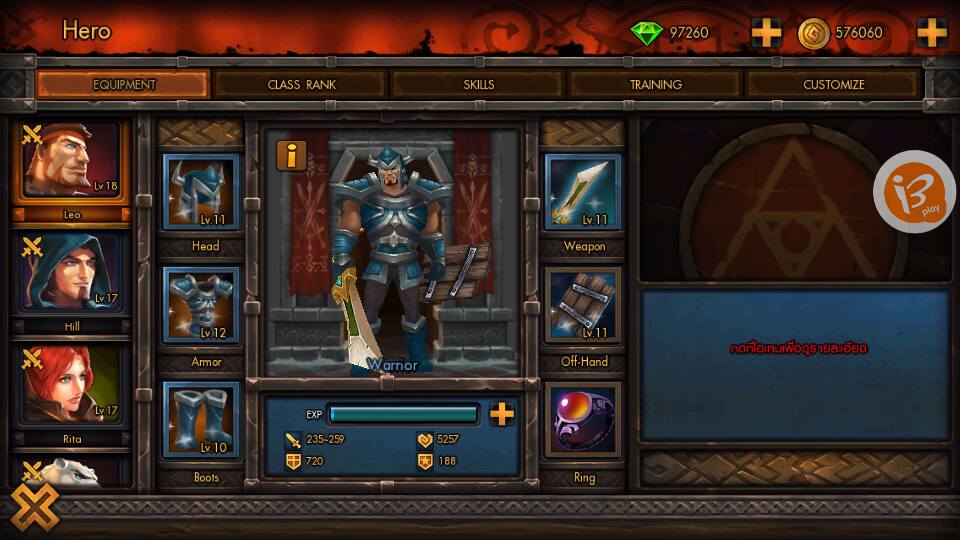The height and width of the screenshot is (540, 960).
Task: Choose the Off-Hand shield slot
Action: tap(583, 307)
